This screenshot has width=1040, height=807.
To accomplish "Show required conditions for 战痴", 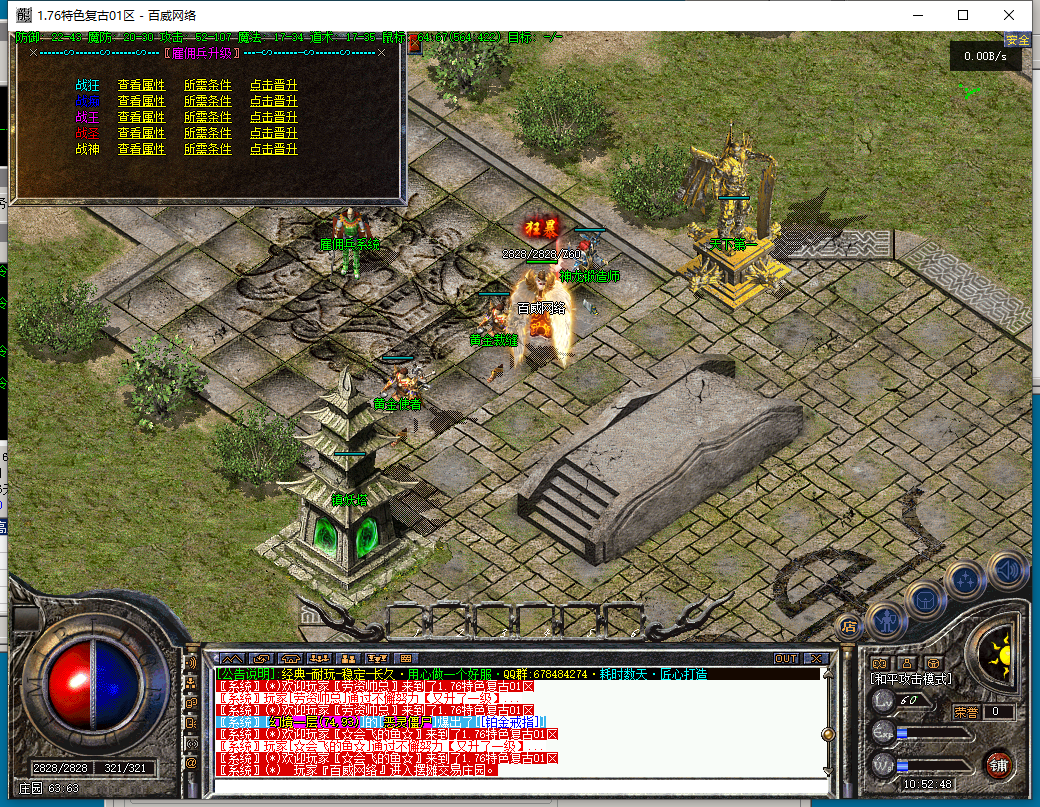I will tap(207, 101).
